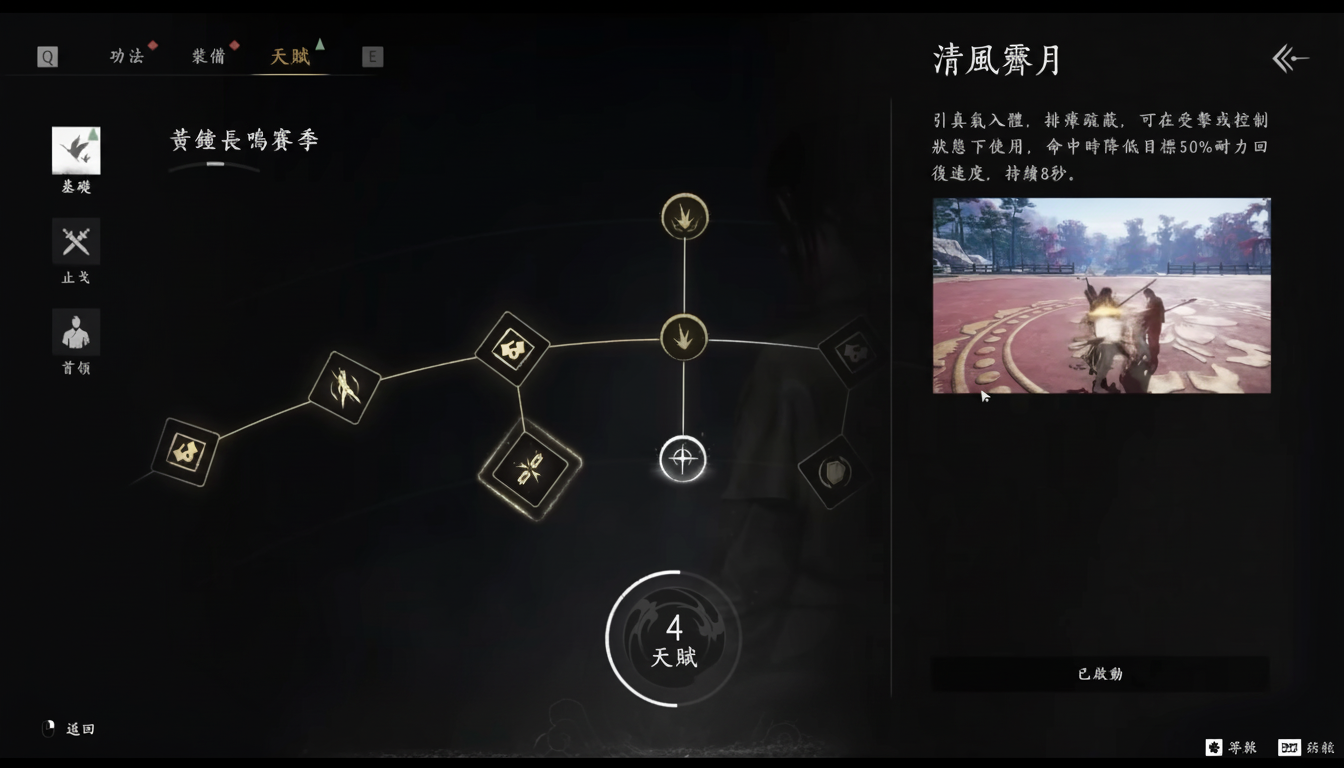Switch to the 功法 tab
The width and height of the screenshot is (1344, 768).
point(129,56)
